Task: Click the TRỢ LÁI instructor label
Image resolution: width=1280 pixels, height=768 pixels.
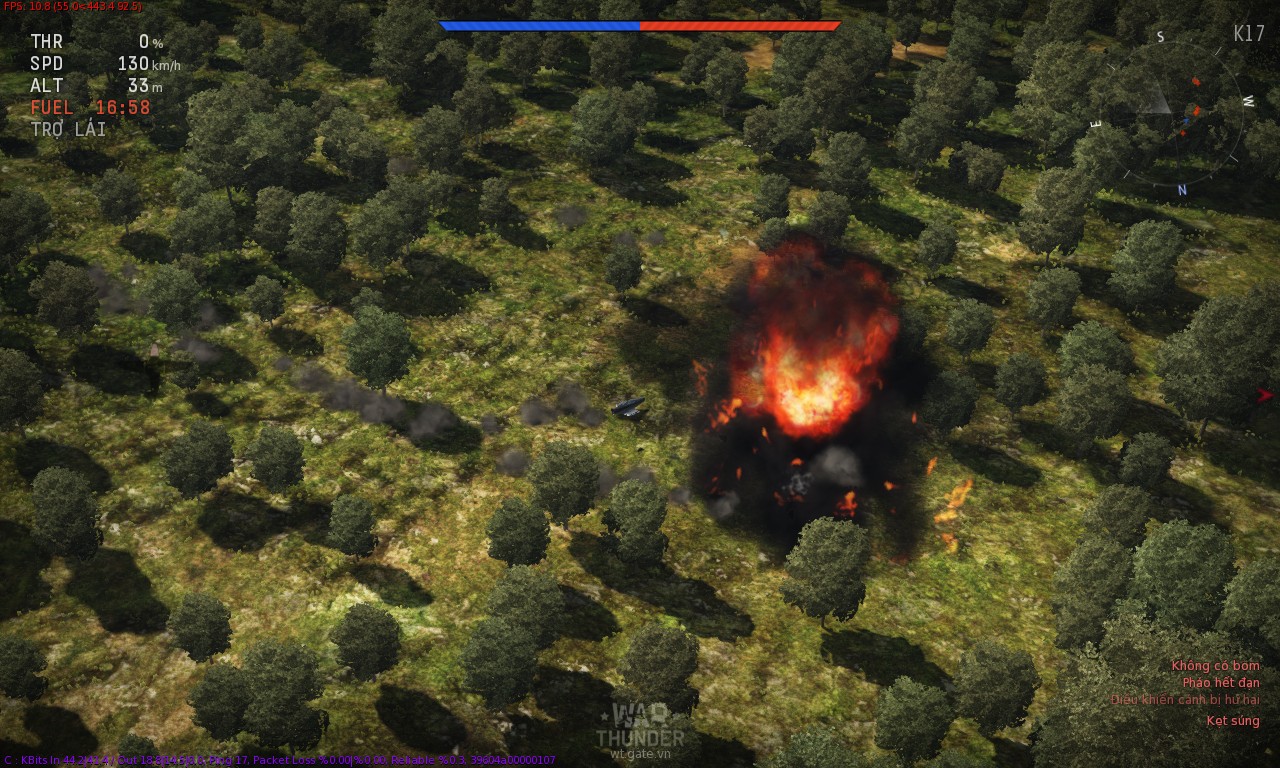Action: click(67, 128)
